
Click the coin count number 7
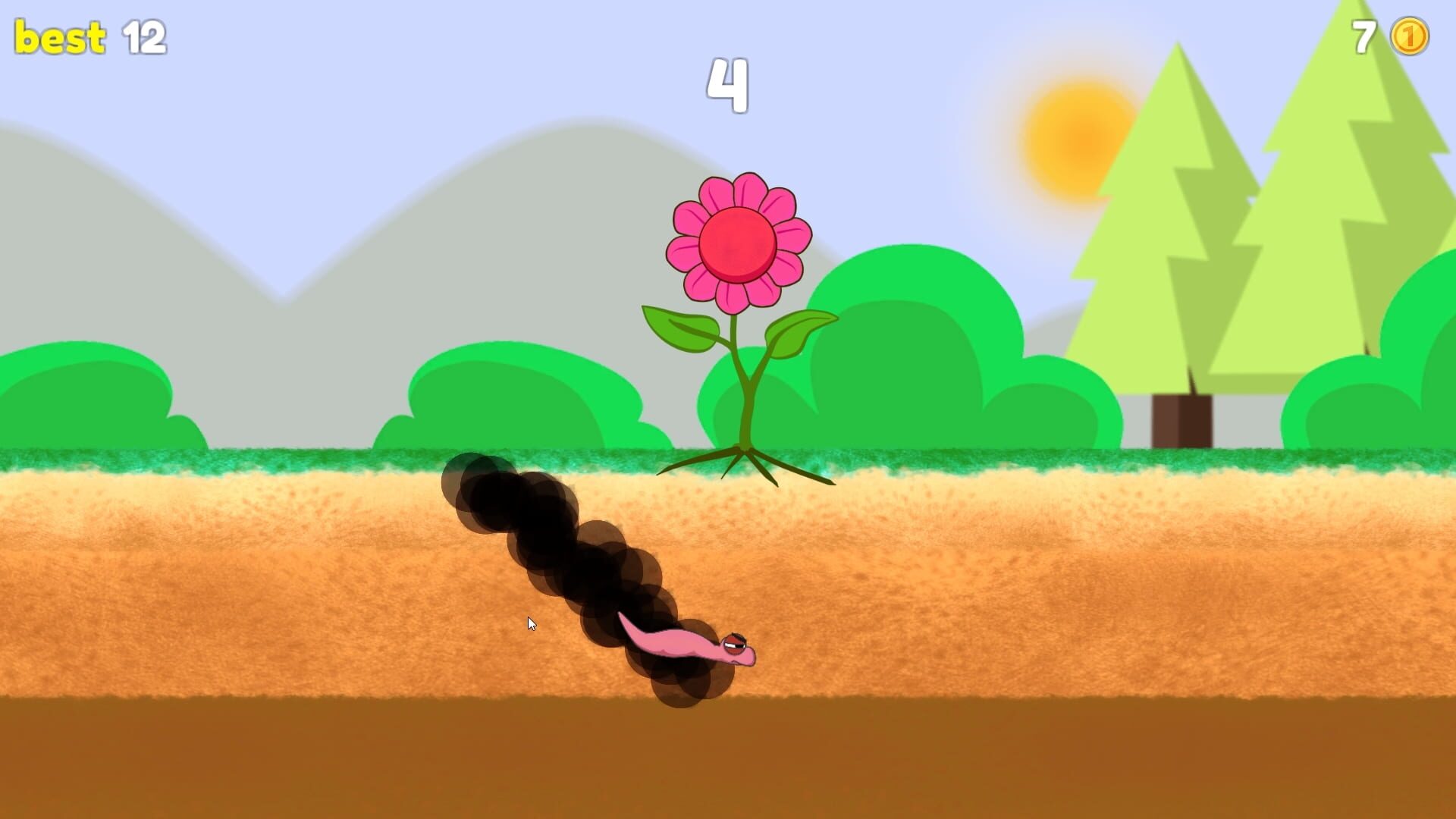1363,36
